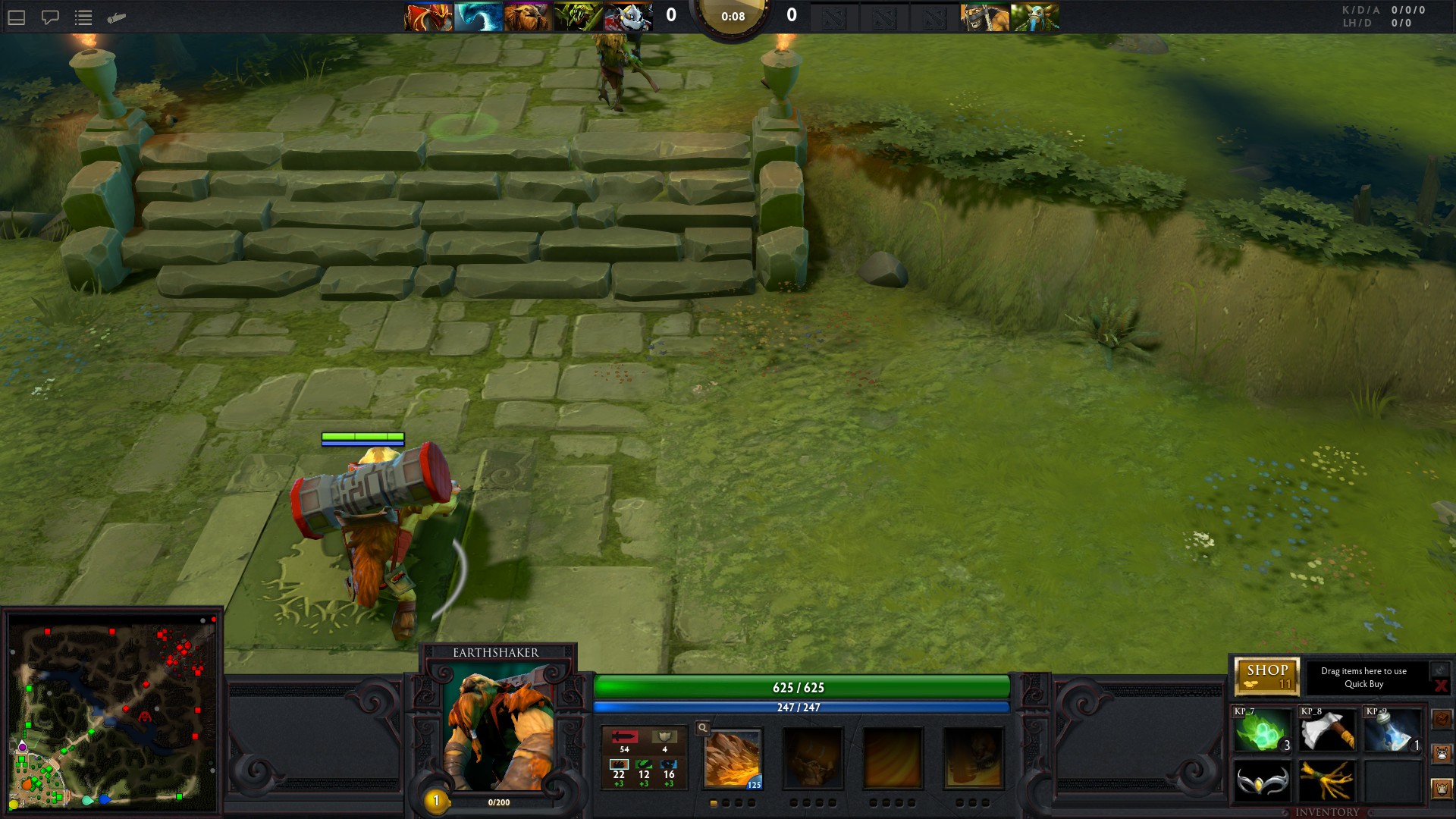
Task: Select the Morphling portrait in top bar
Action: [x=478, y=17]
